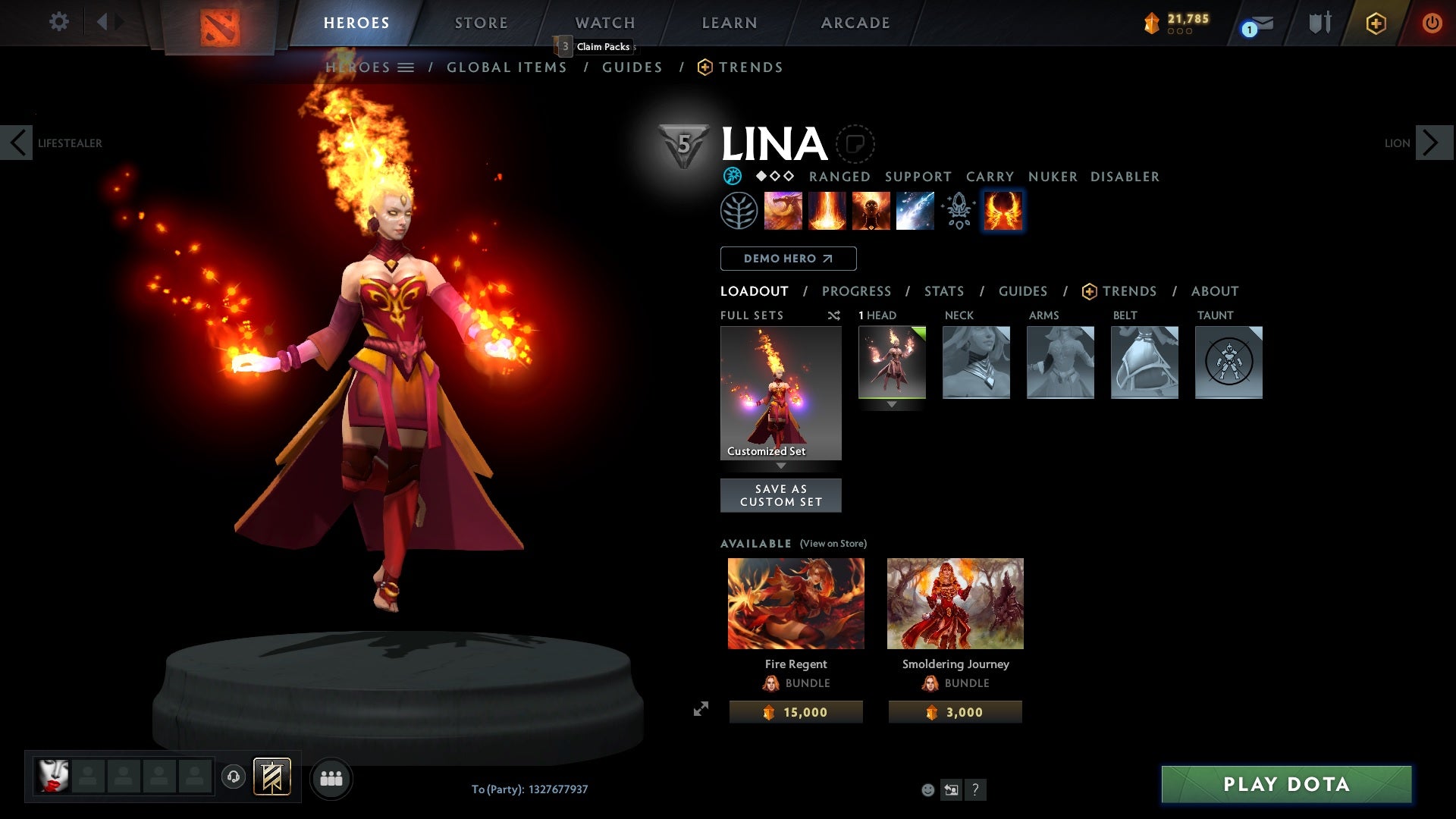The image size is (1456, 819).
Task: Choose the Belt cosmetic slot
Action: (x=1144, y=362)
